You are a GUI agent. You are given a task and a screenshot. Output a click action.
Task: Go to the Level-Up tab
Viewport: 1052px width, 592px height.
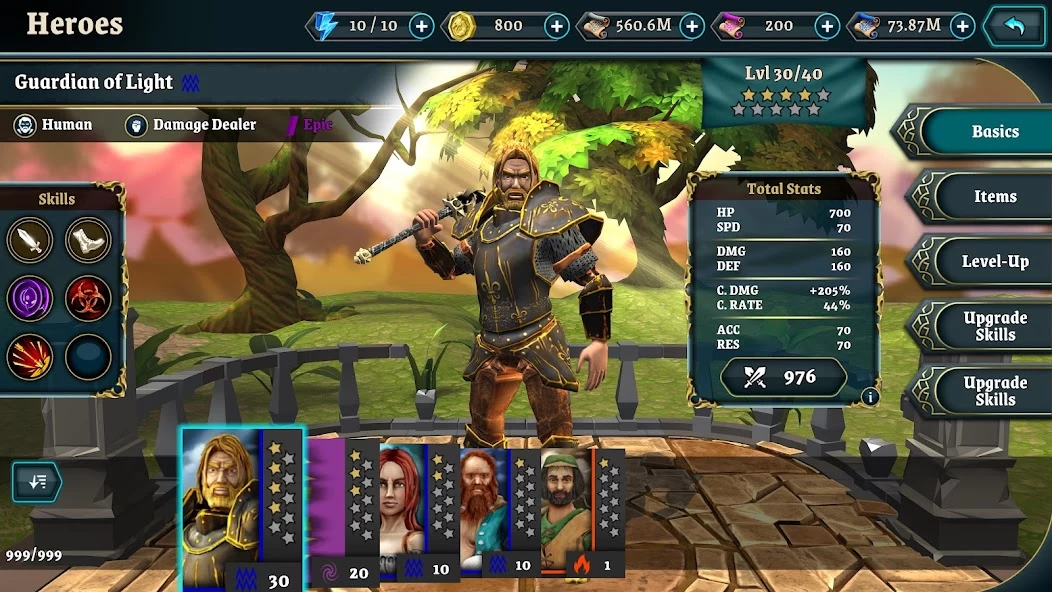(994, 261)
